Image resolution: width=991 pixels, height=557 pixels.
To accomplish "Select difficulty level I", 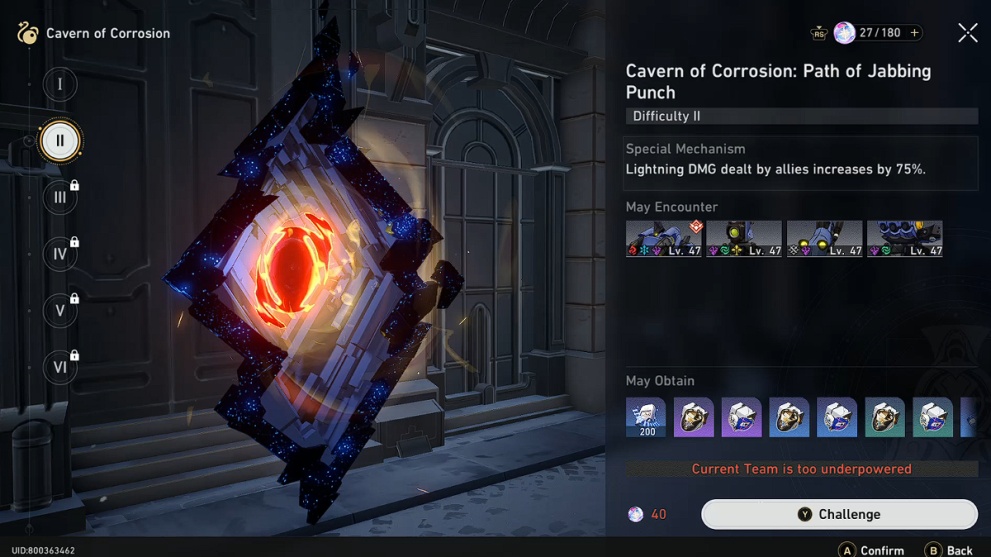I will 59,84.
